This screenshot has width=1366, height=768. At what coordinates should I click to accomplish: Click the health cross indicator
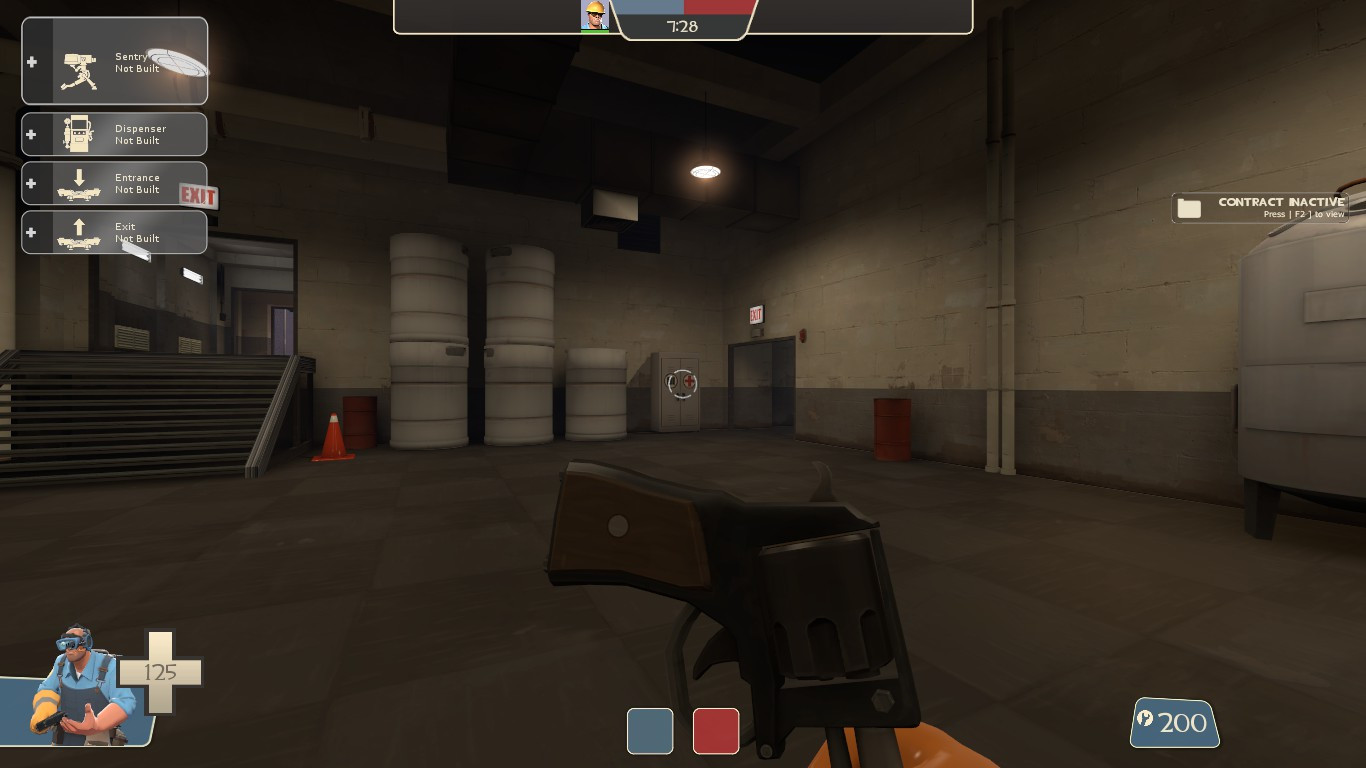pyautogui.click(x=158, y=672)
